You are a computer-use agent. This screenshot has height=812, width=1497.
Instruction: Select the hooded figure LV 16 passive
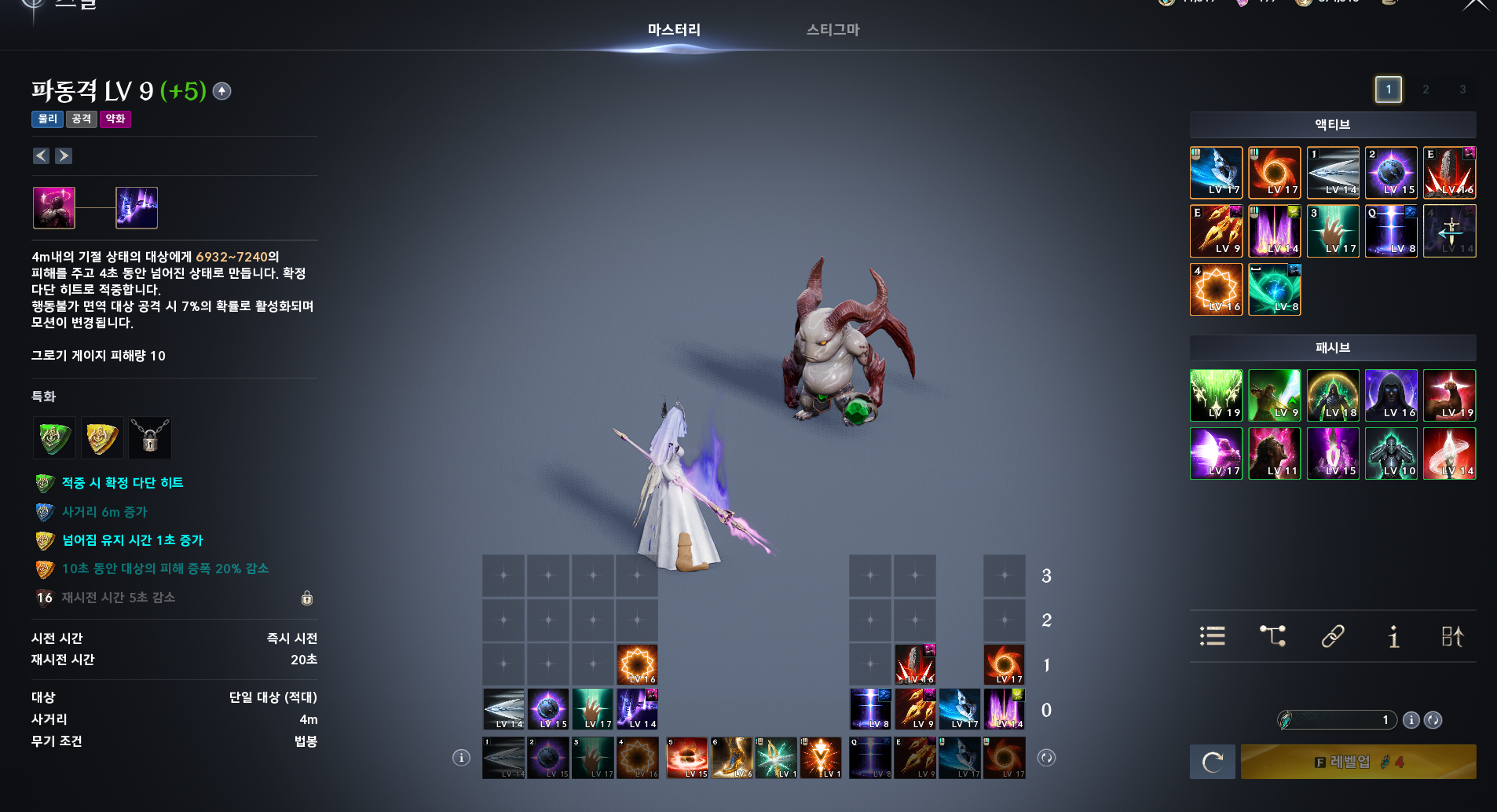coord(1390,396)
